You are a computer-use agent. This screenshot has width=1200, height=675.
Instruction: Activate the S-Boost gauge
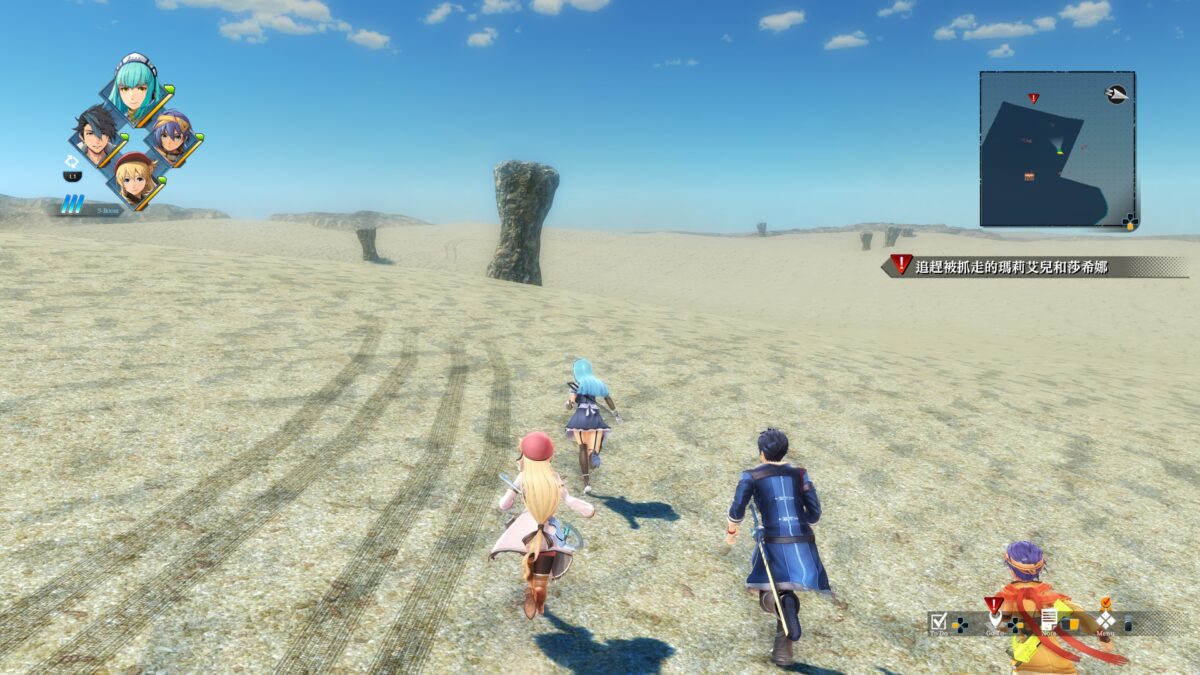(73, 205)
